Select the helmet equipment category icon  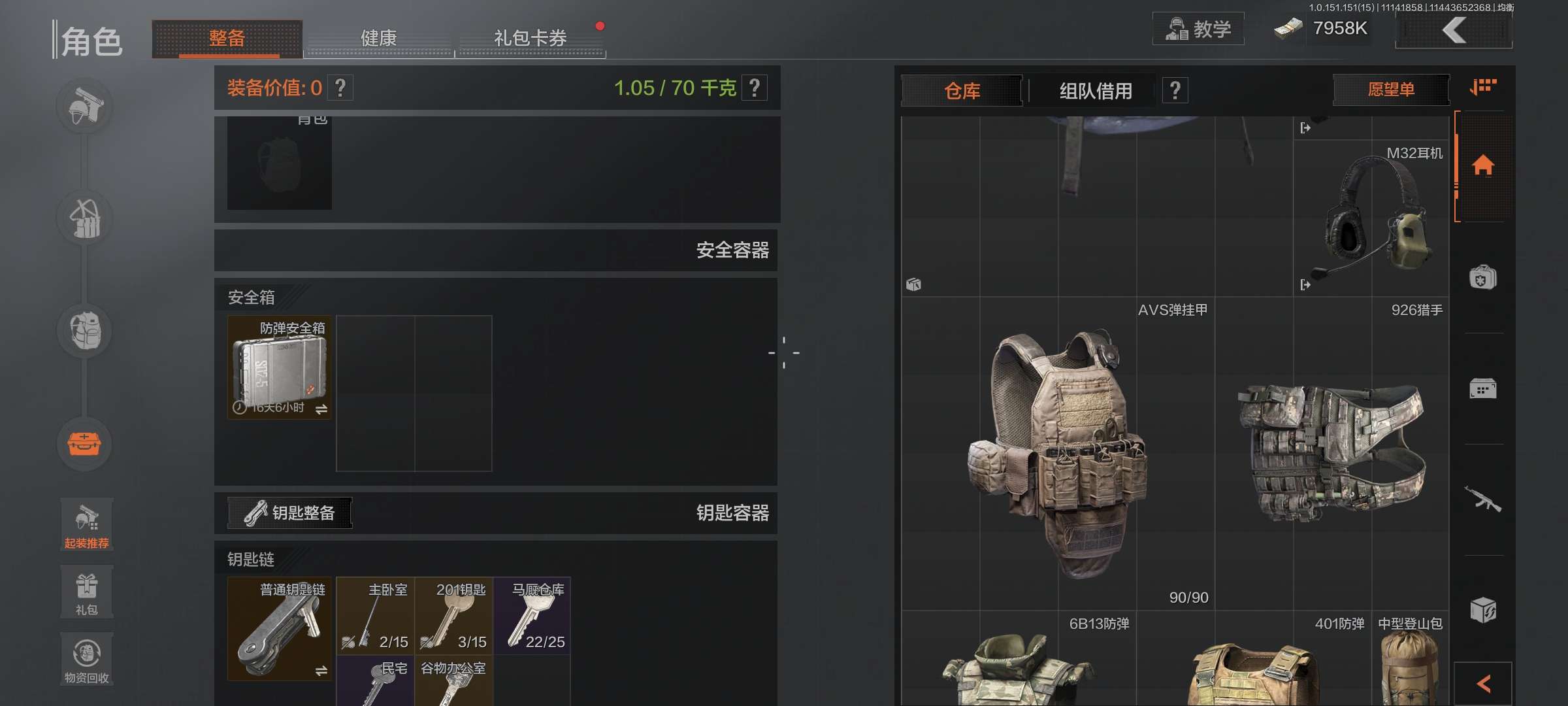85,107
